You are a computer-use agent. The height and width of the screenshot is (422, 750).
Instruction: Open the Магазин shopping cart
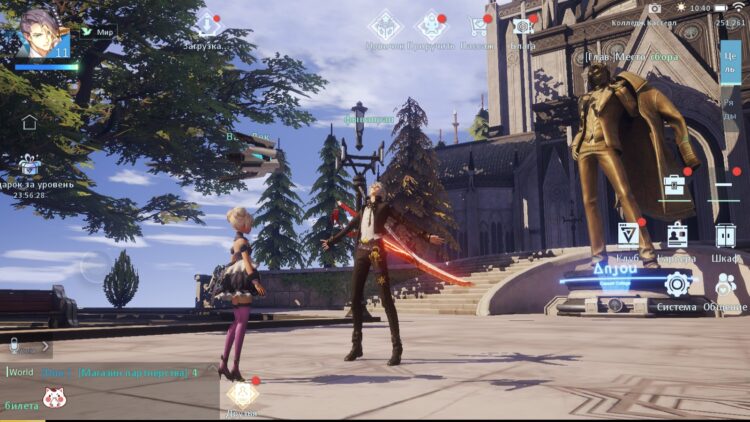[x=478, y=28]
